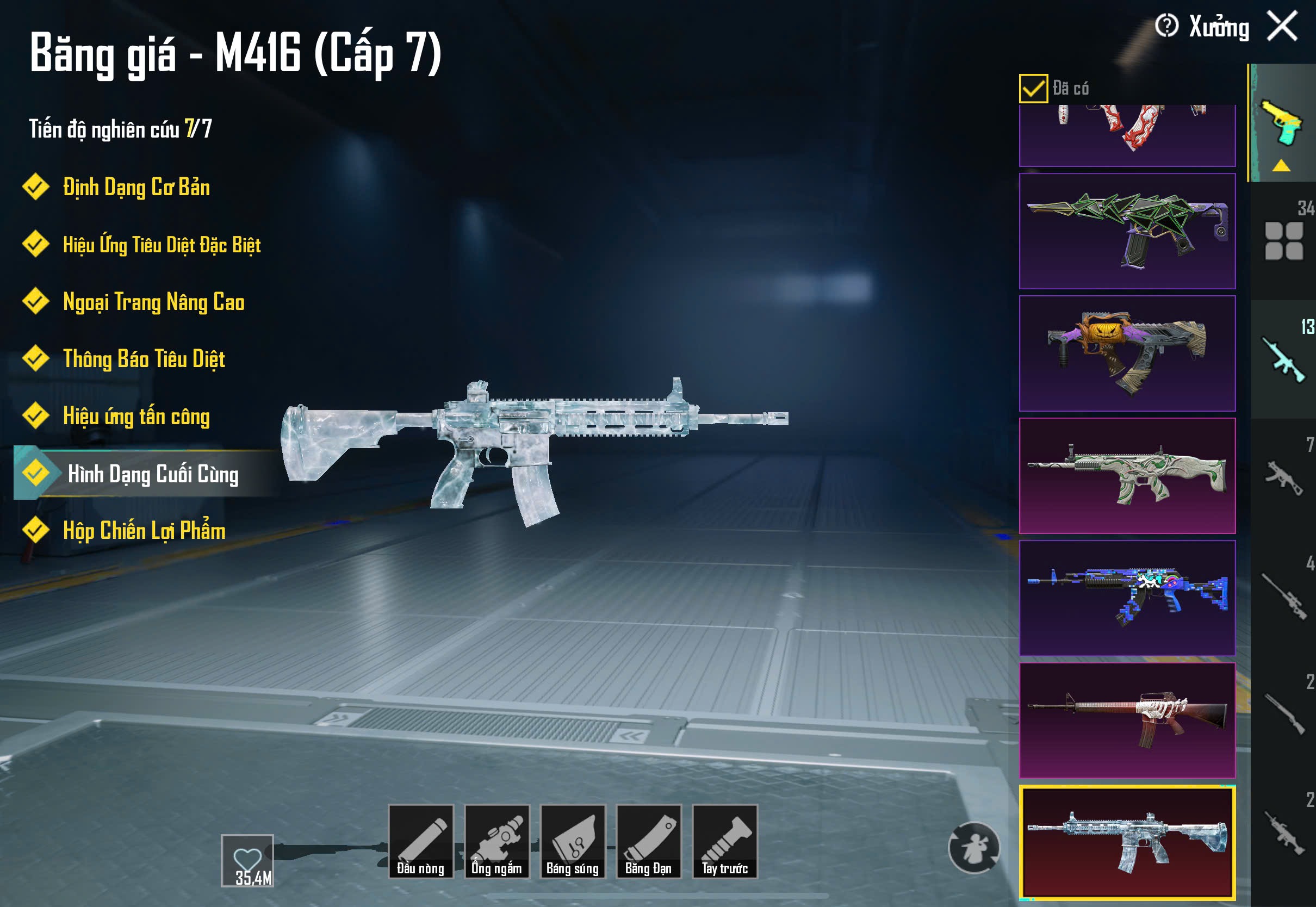
Task: Select the Băng Đạn magazine slot
Action: tap(648, 841)
